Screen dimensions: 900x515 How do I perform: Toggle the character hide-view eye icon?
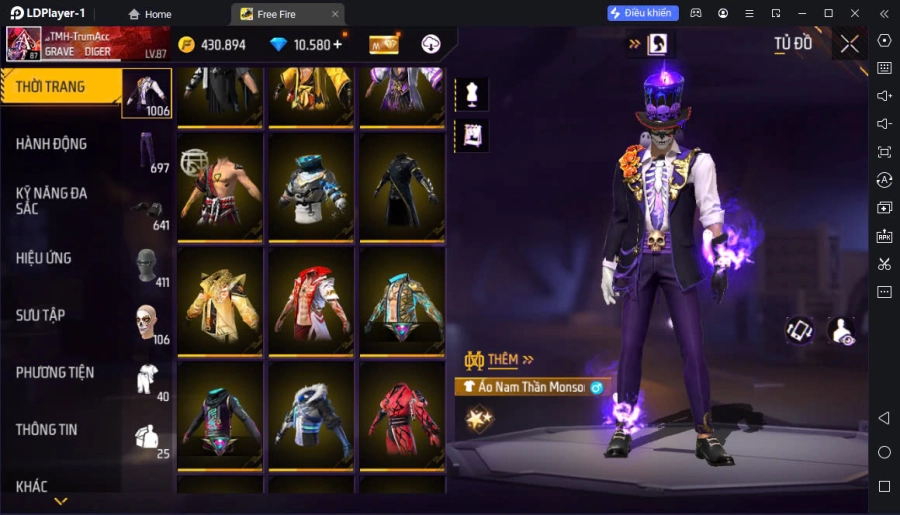tap(842, 331)
